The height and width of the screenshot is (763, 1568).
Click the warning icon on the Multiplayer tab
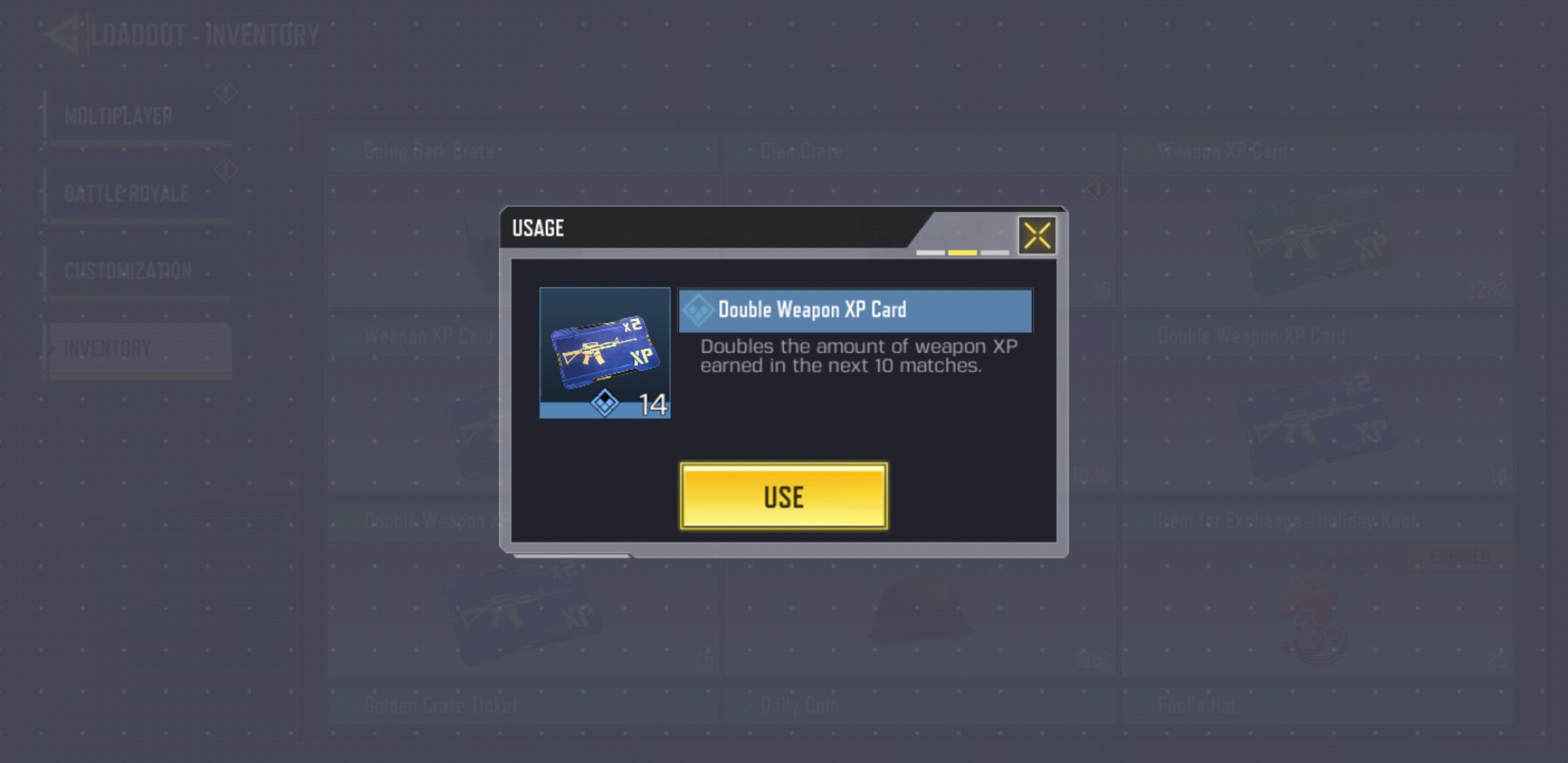[225, 92]
